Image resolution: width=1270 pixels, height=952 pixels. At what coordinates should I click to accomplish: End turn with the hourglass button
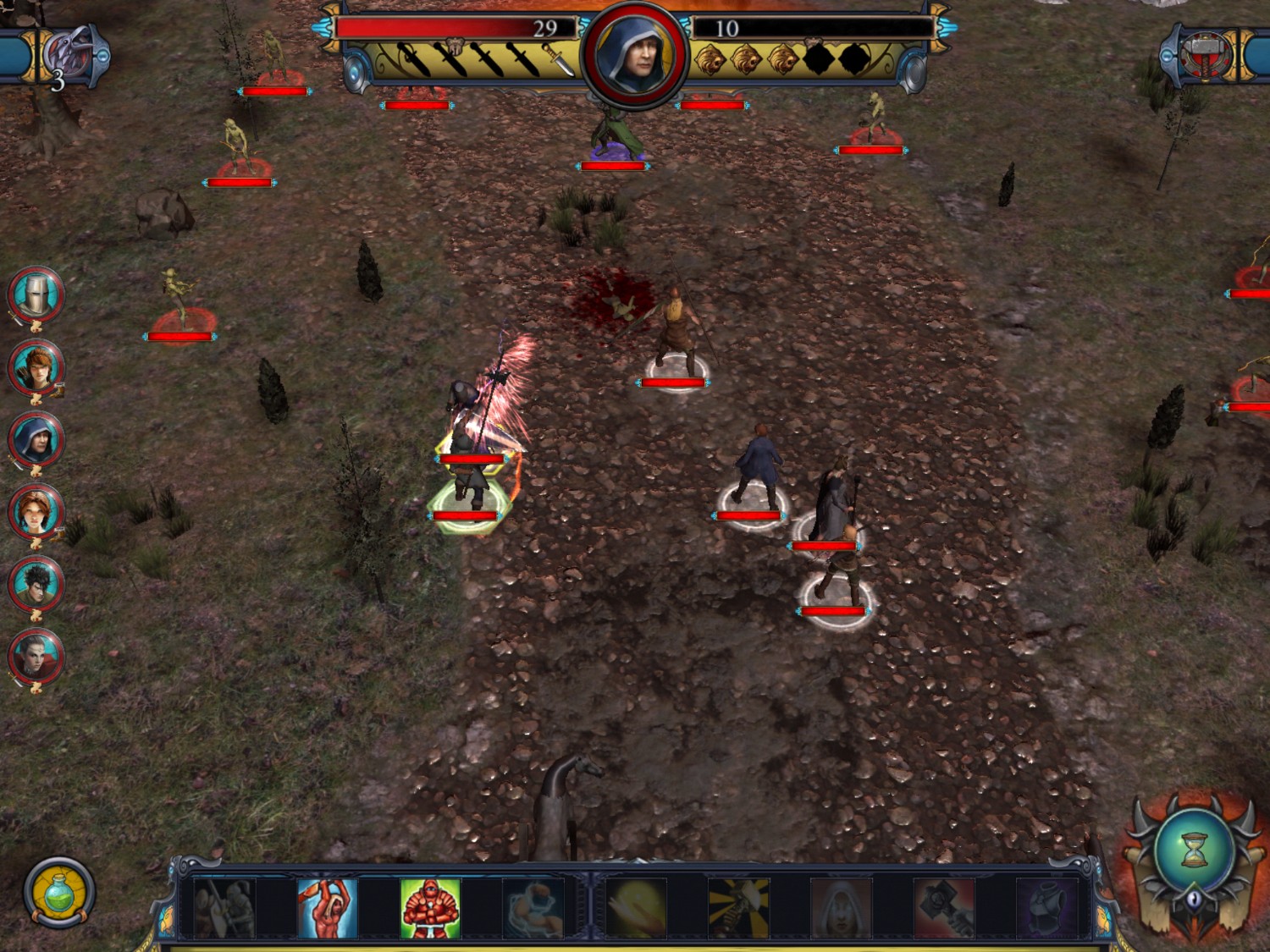point(1194,849)
